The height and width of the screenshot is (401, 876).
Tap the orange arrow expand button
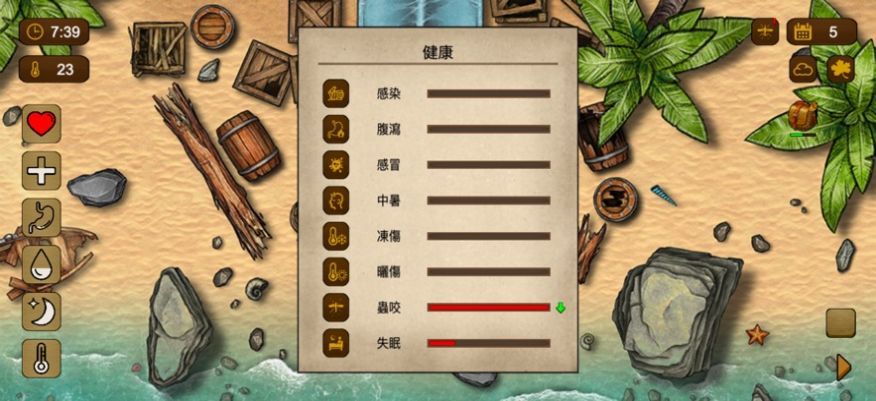pos(842,367)
